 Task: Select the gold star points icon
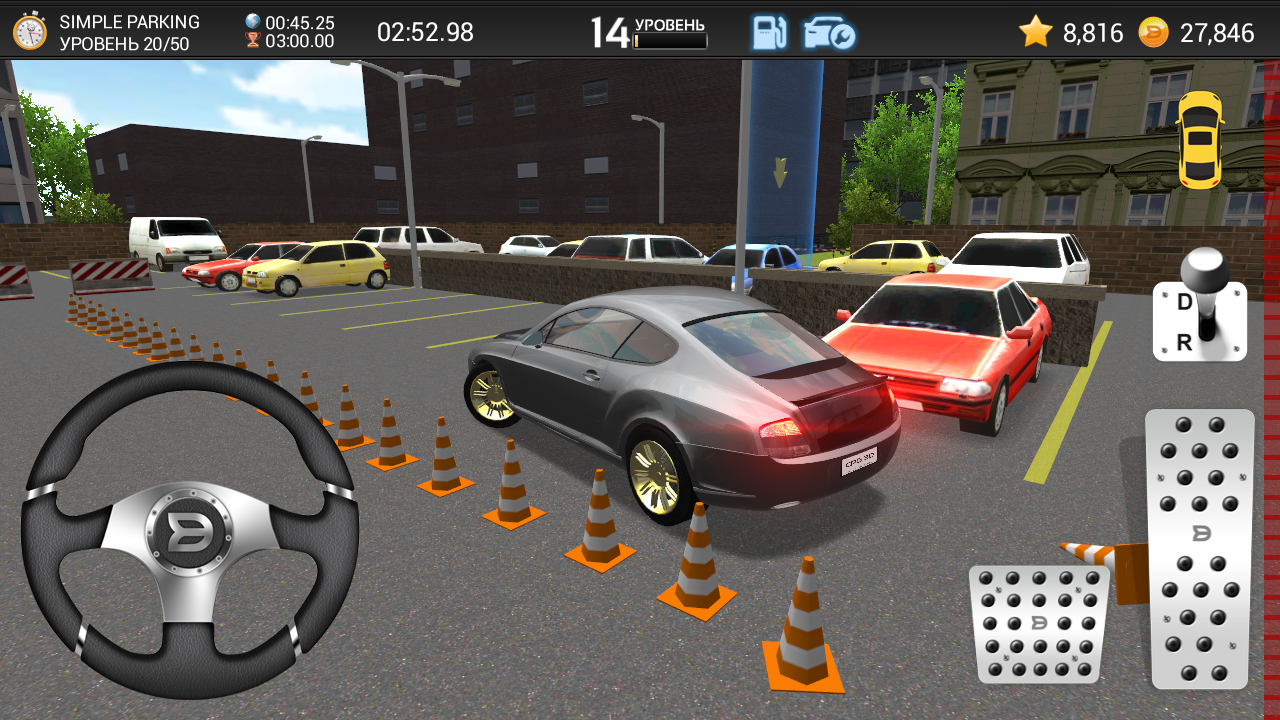tap(1035, 32)
